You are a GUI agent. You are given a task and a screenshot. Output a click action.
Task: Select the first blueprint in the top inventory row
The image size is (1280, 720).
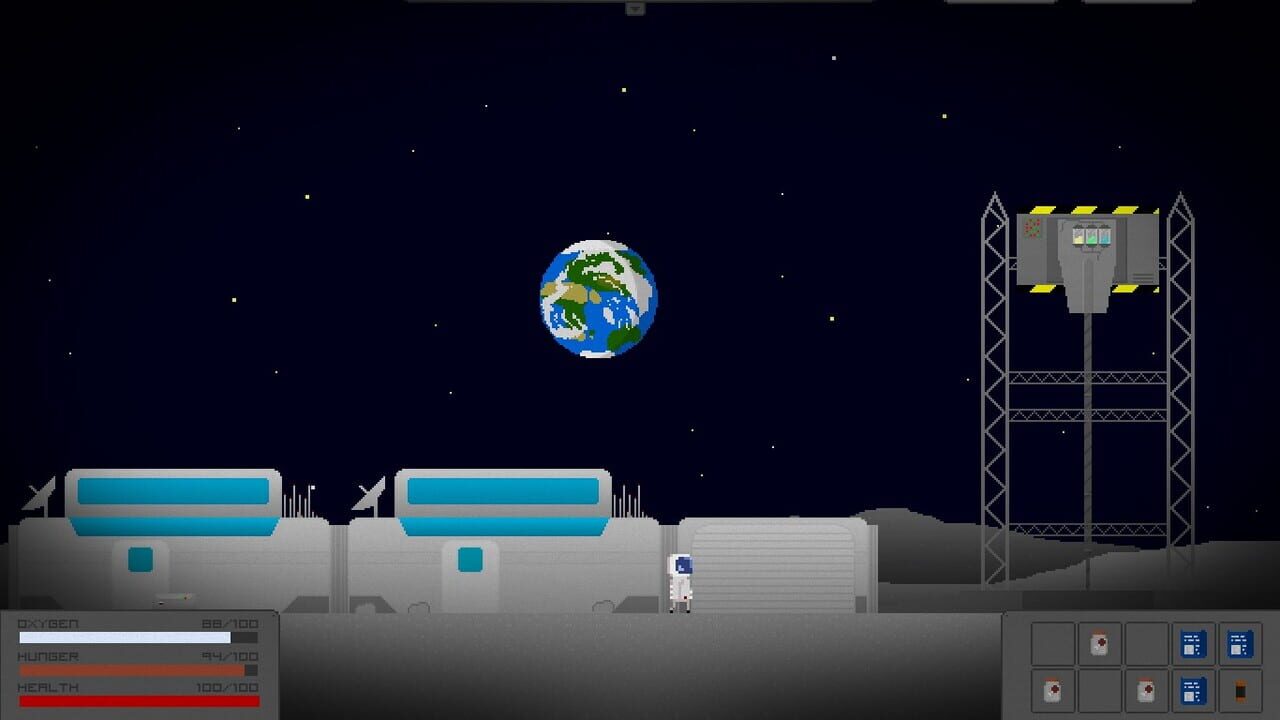pos(1194,645)
